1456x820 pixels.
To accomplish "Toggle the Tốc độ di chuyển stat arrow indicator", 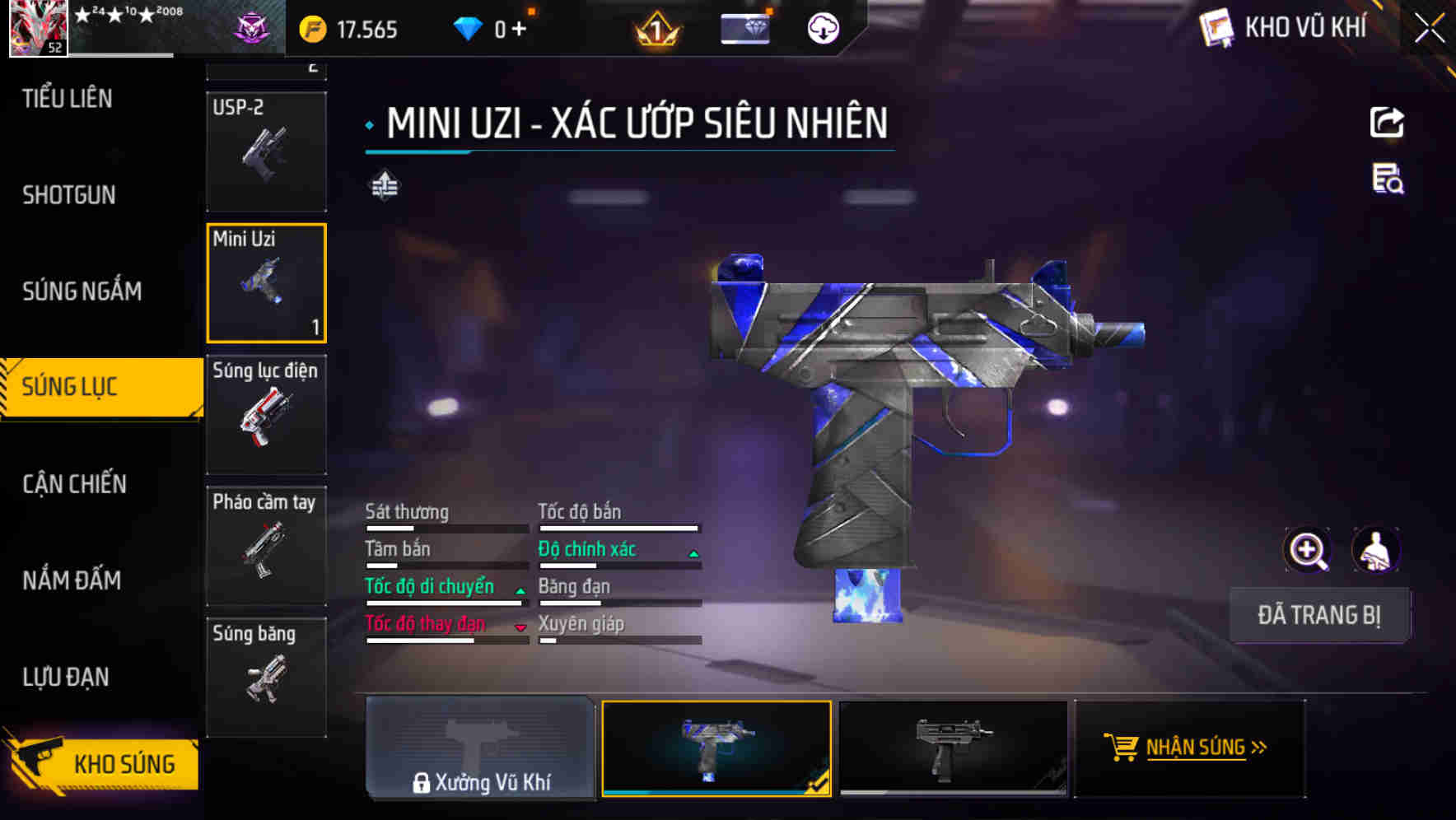I will tap(520, 591).
